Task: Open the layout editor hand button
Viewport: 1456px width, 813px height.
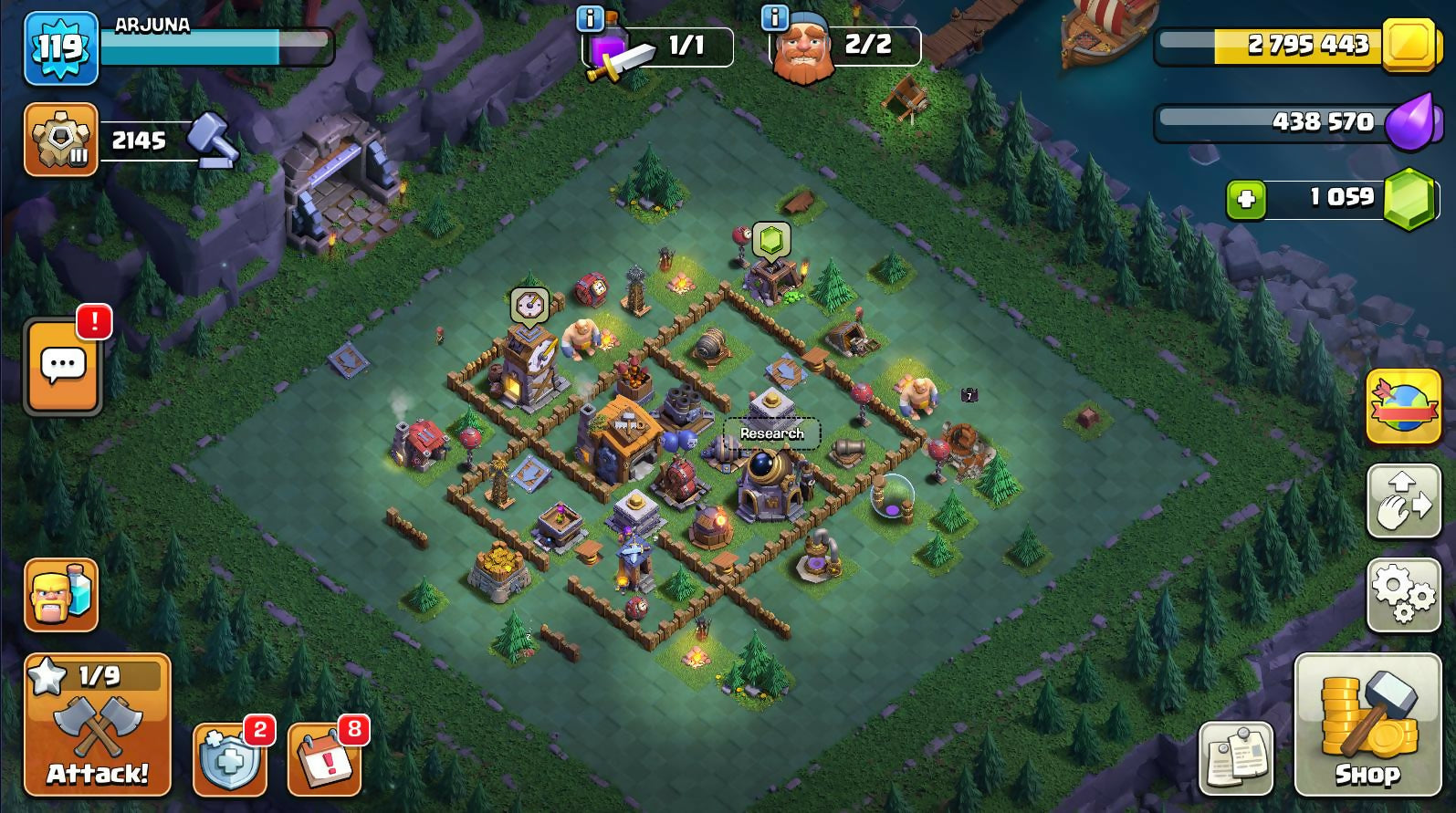Action: point(1403,501)
